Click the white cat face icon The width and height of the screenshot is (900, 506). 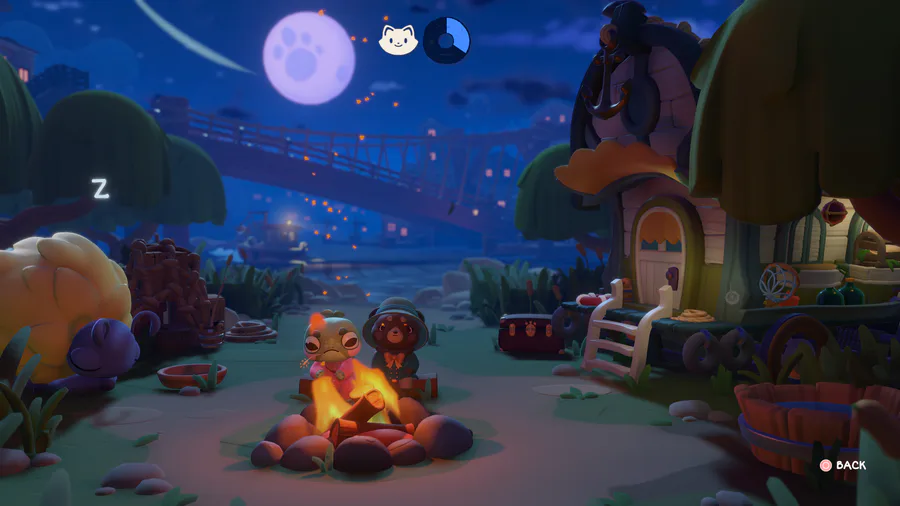(x=397, y=40)
